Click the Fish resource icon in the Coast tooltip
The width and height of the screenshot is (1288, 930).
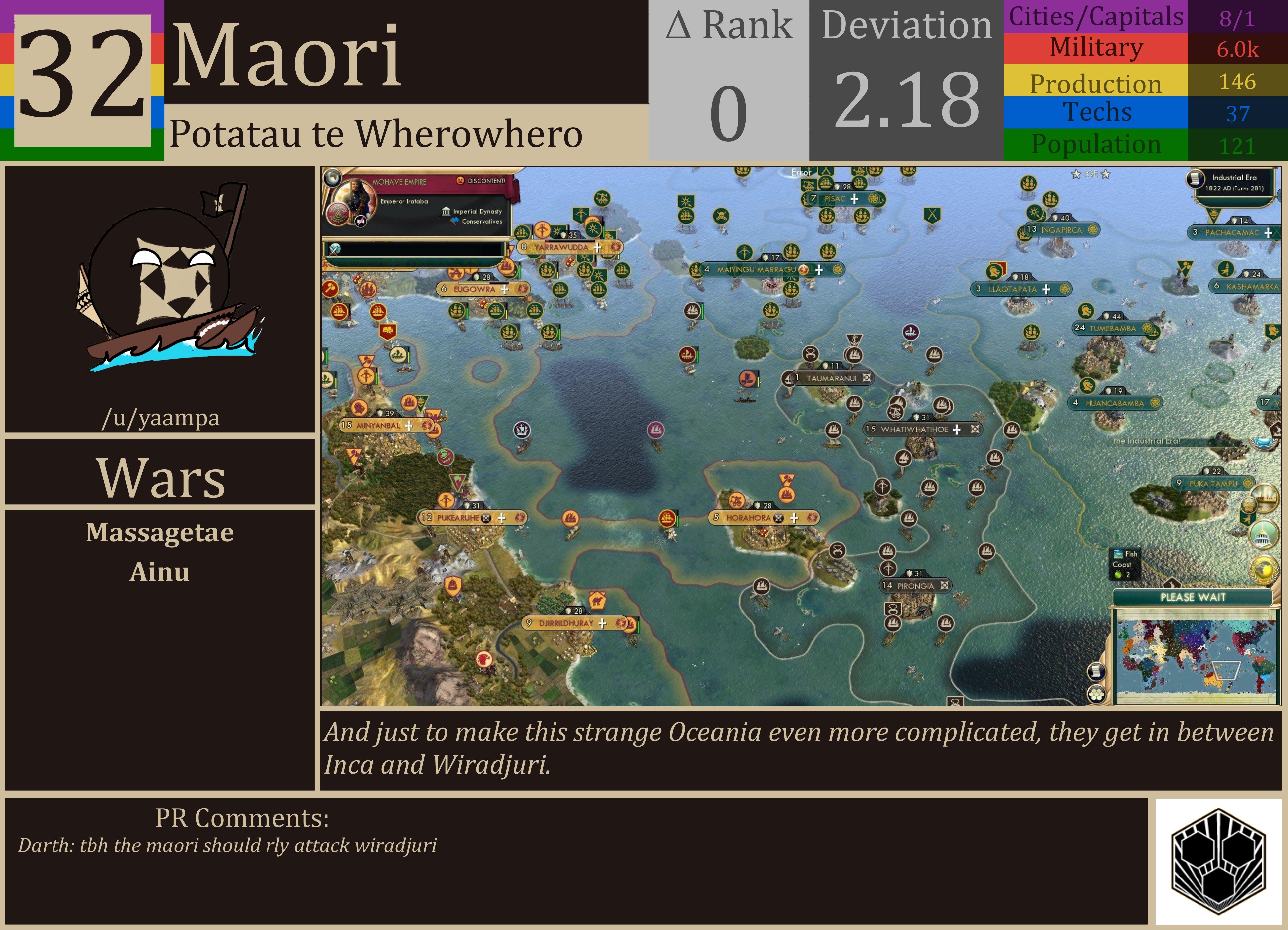(1118, 554)
